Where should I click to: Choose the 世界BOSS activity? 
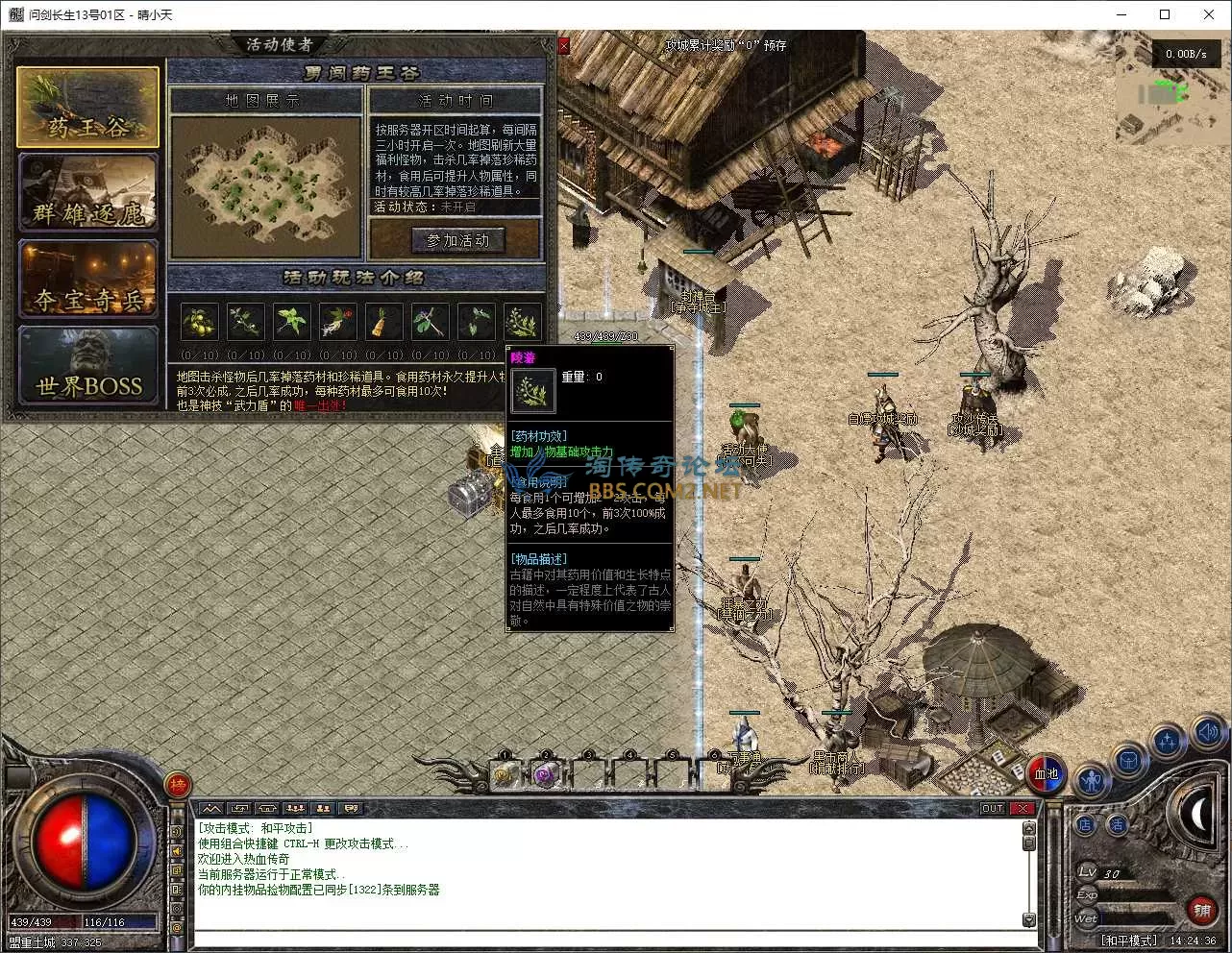click(x=87, y=366)
